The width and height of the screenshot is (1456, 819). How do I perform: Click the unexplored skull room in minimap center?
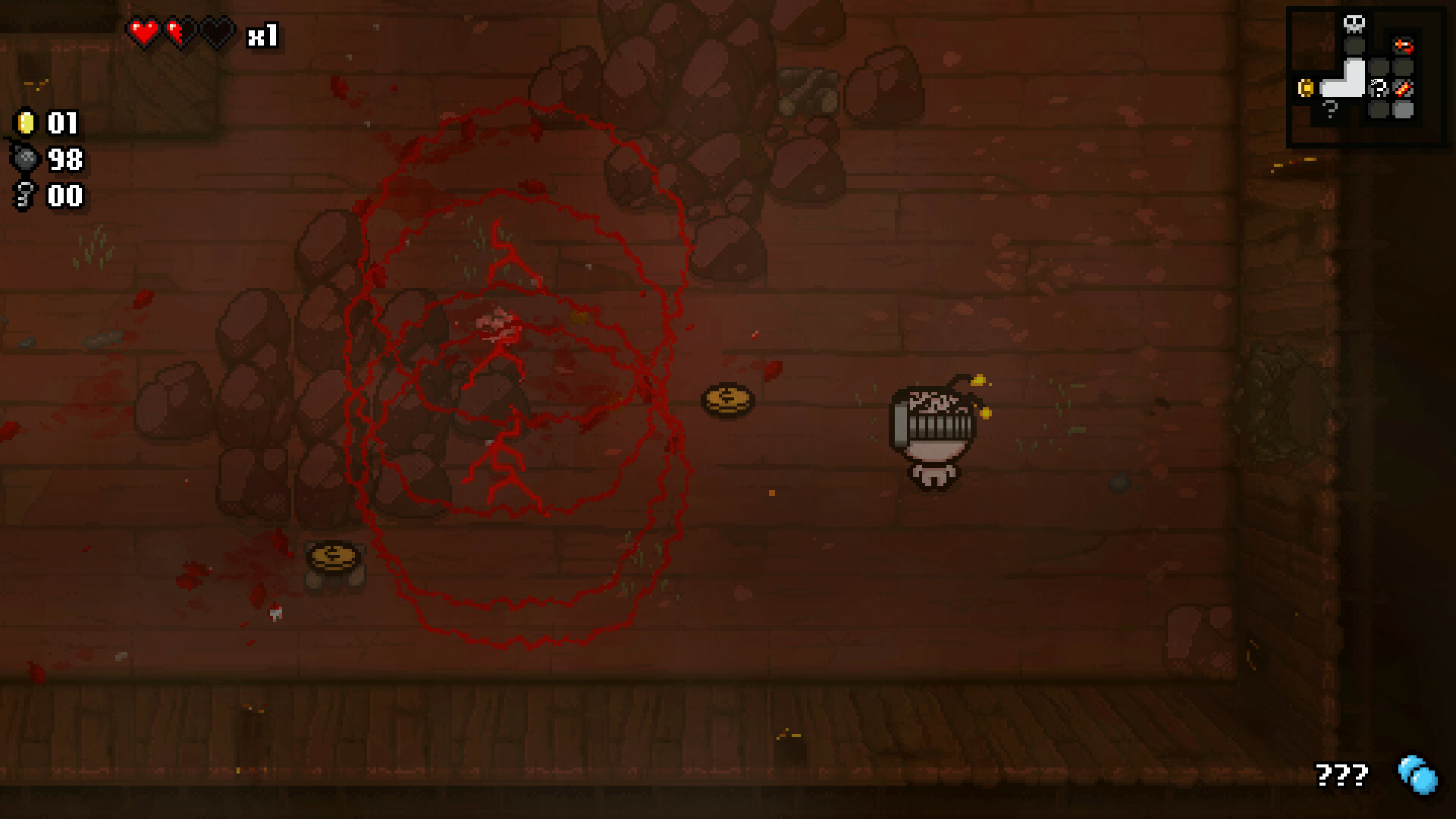pyautogui.click(x=1378, y=87)
